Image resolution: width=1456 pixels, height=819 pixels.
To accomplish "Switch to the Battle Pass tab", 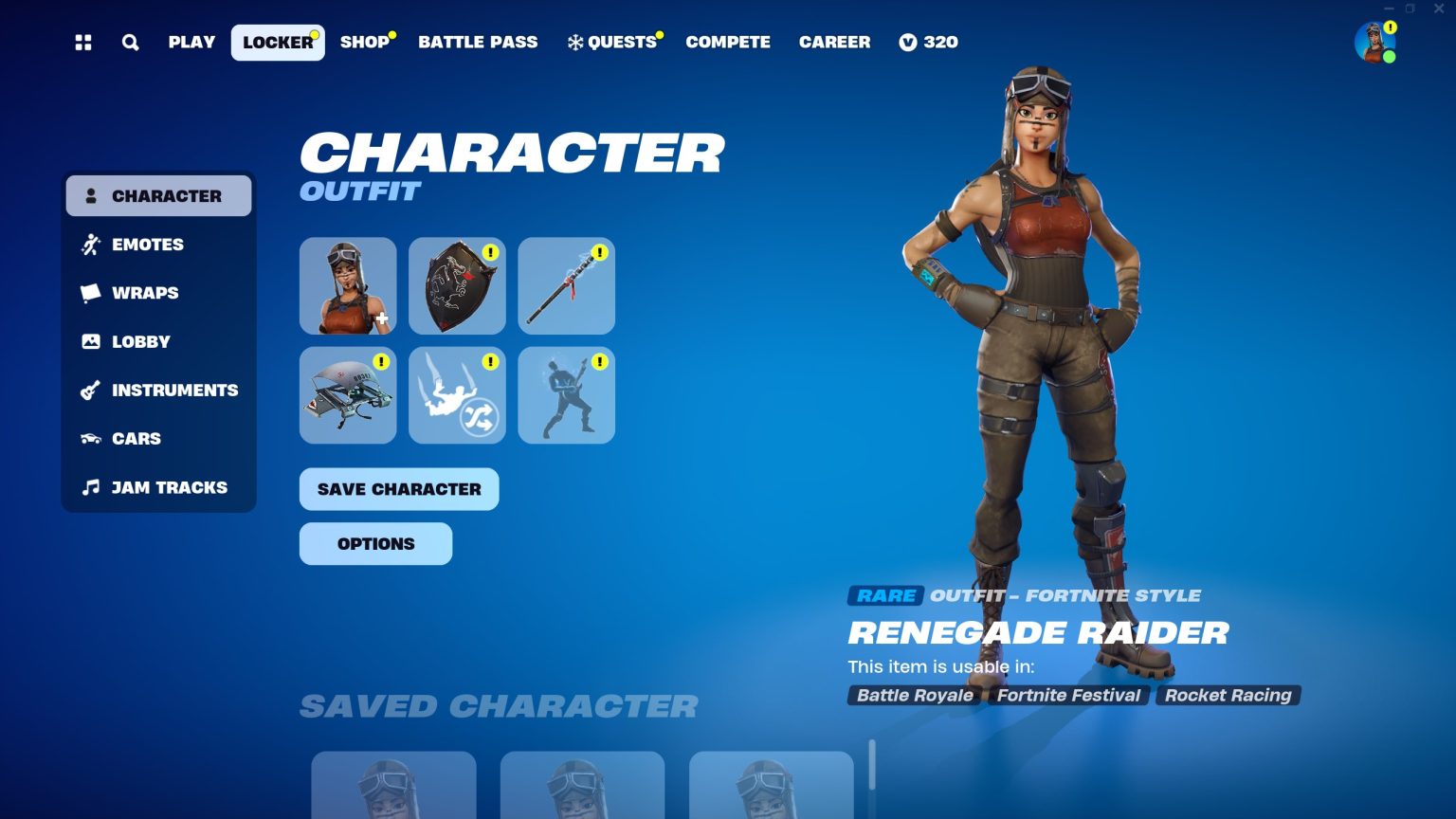I will (x=478, y=42).
